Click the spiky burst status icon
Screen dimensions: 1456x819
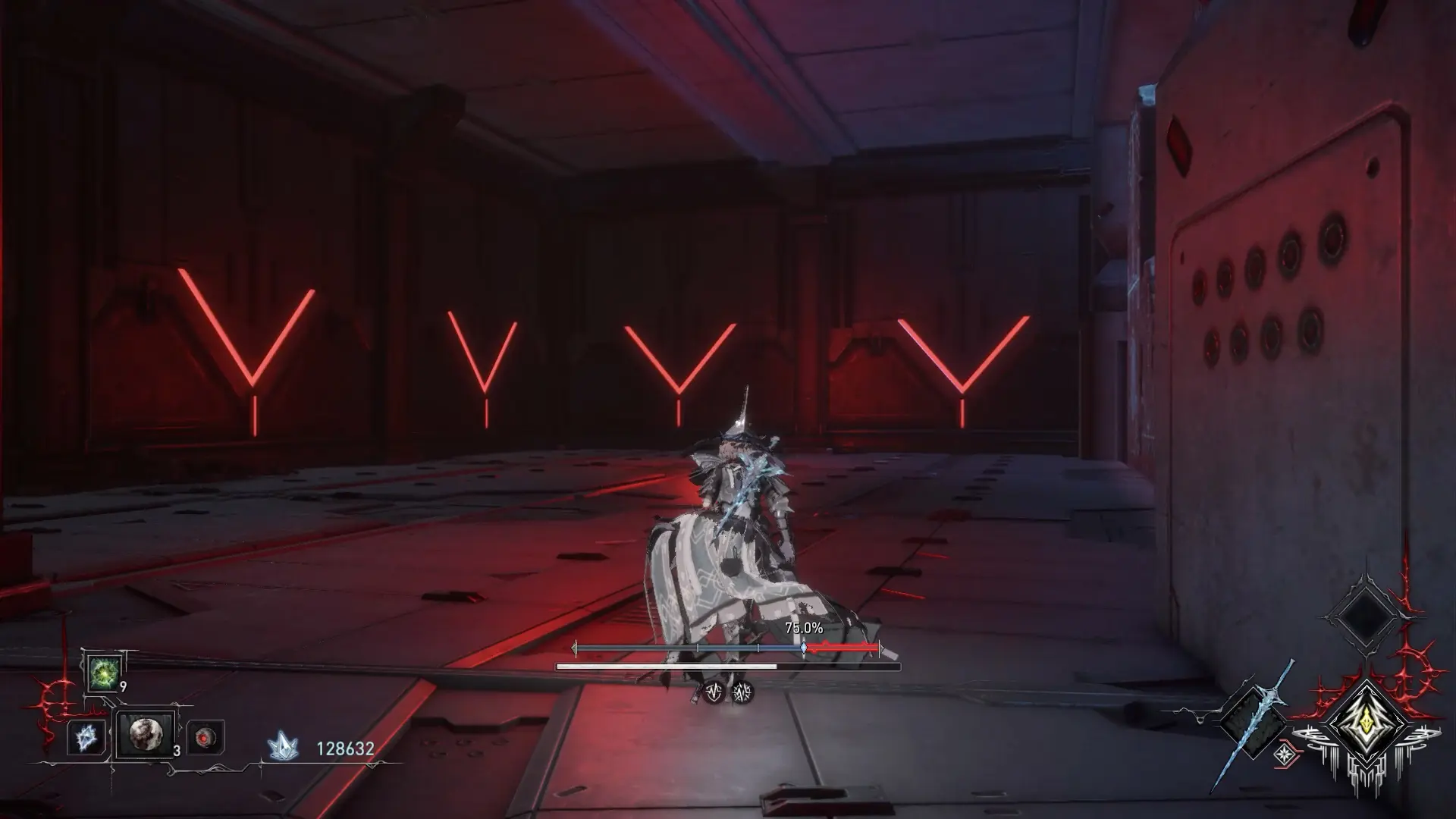[742, 692]
